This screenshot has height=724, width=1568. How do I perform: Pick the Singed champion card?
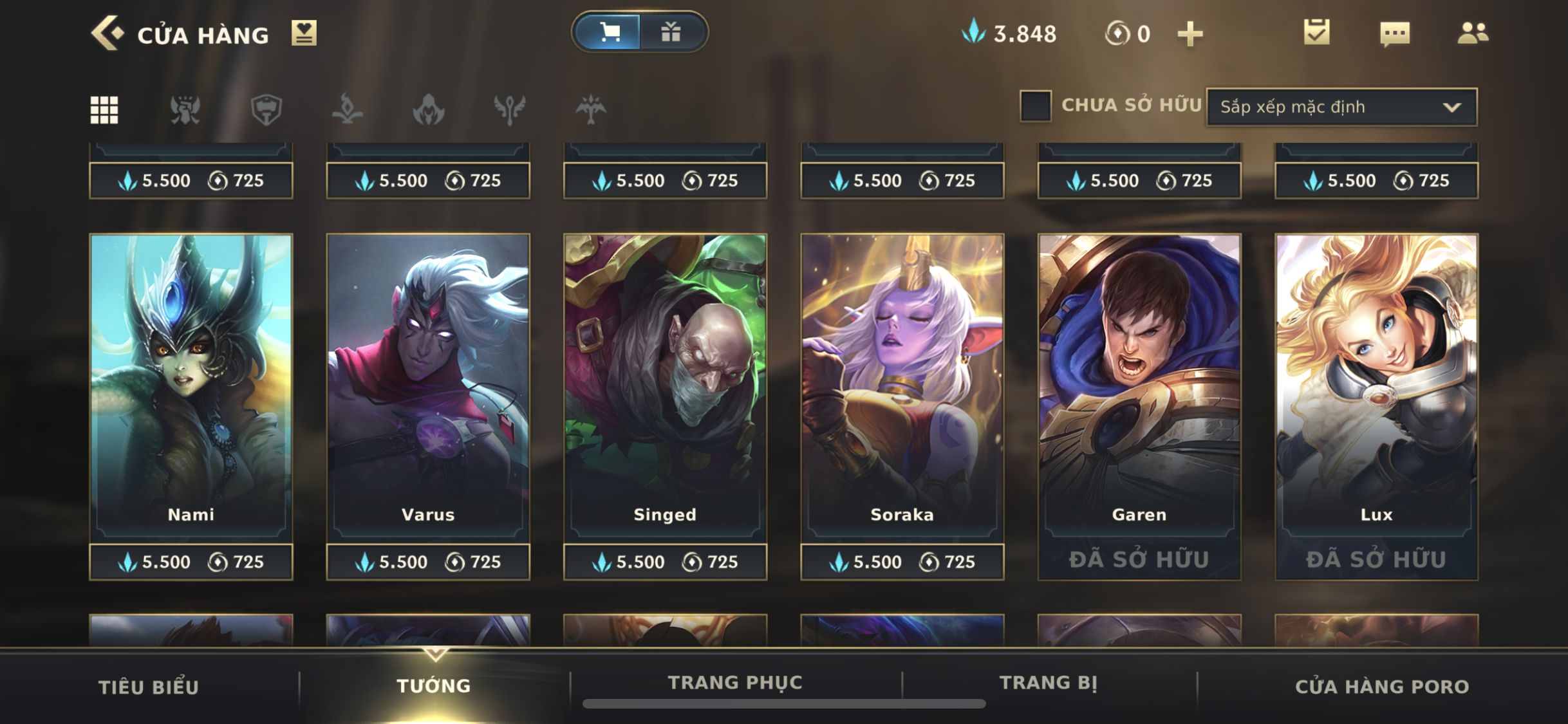coord(665,386)
